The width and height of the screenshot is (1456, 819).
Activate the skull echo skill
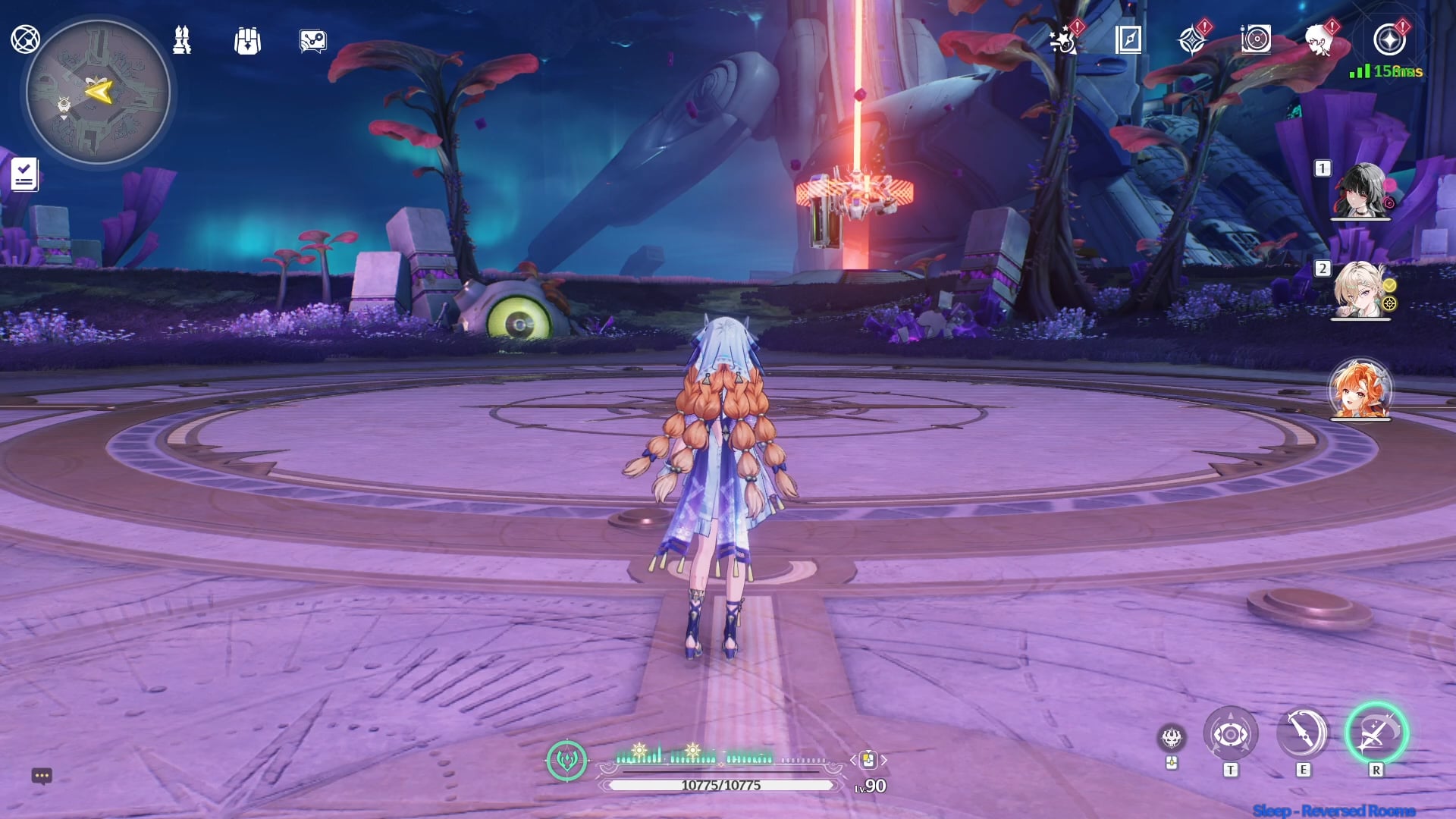pos(1172,737)
